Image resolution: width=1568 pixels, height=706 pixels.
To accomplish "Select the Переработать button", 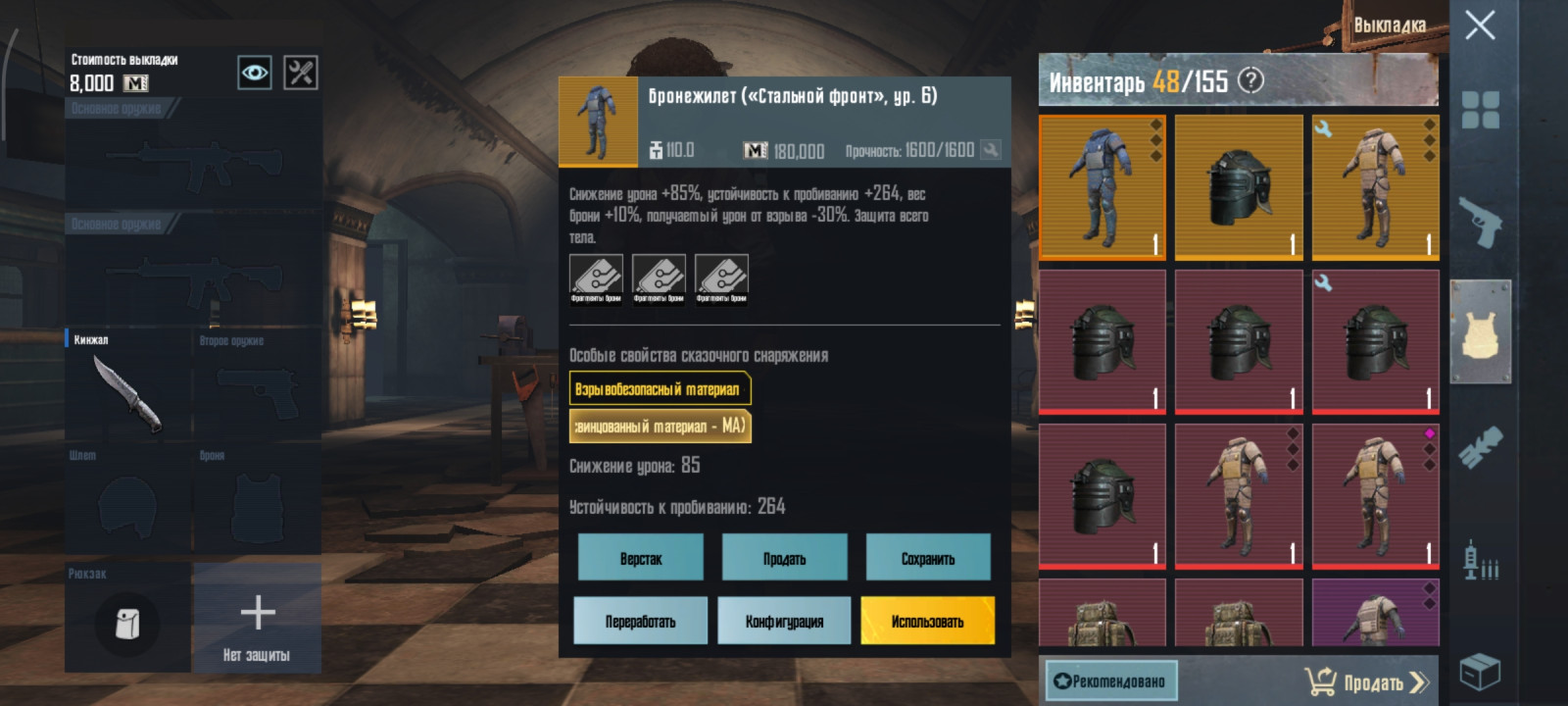I will 640,621.
